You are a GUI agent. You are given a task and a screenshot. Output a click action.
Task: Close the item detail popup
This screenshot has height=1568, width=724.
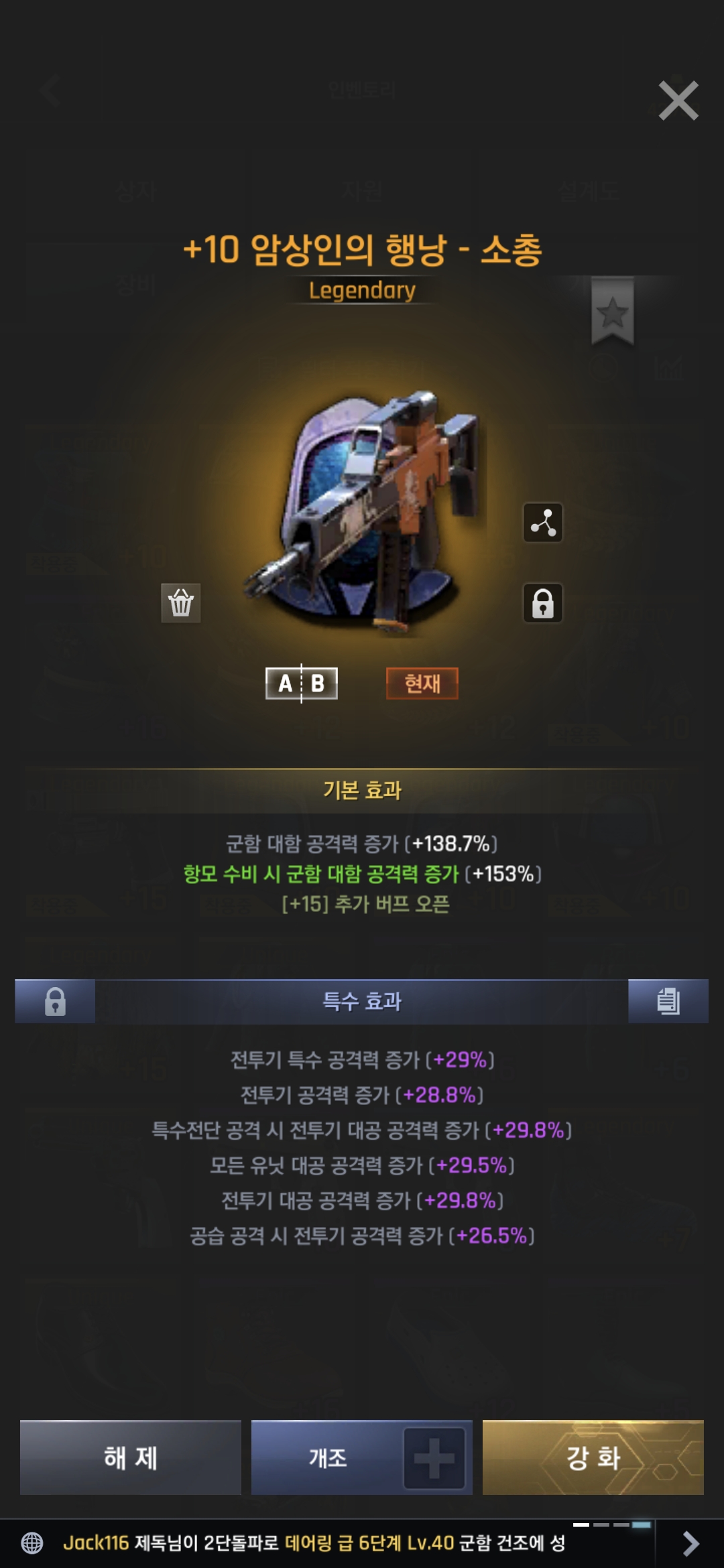[678, 101]
